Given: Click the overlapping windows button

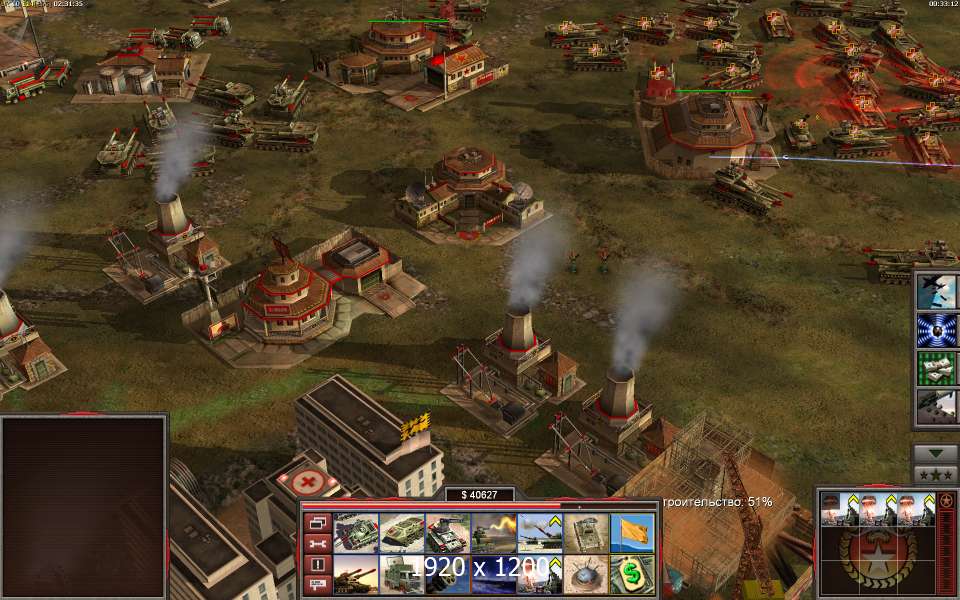Looking at the screenshot, I should pyautogui.click(x=317, y=522).
